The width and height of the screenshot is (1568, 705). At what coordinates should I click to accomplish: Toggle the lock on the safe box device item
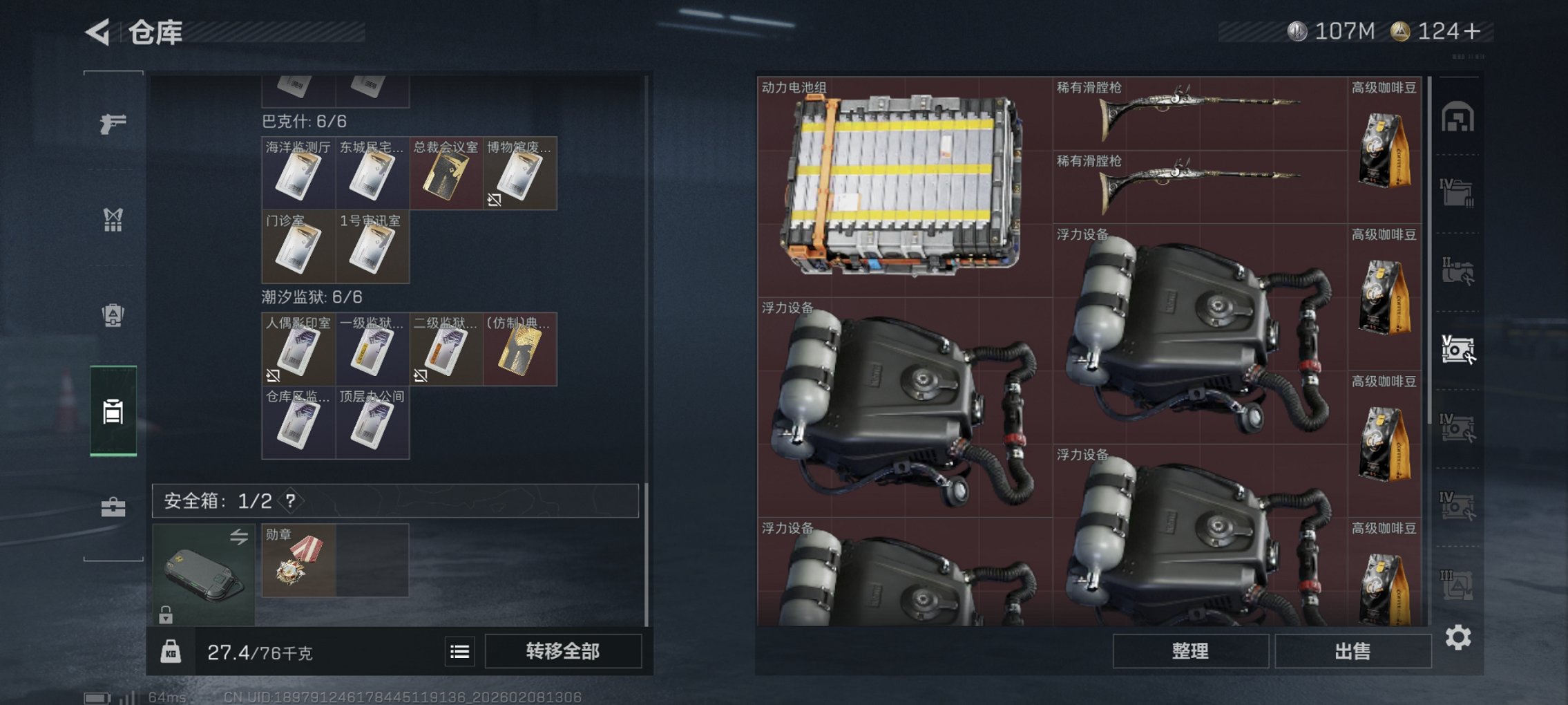166,613
